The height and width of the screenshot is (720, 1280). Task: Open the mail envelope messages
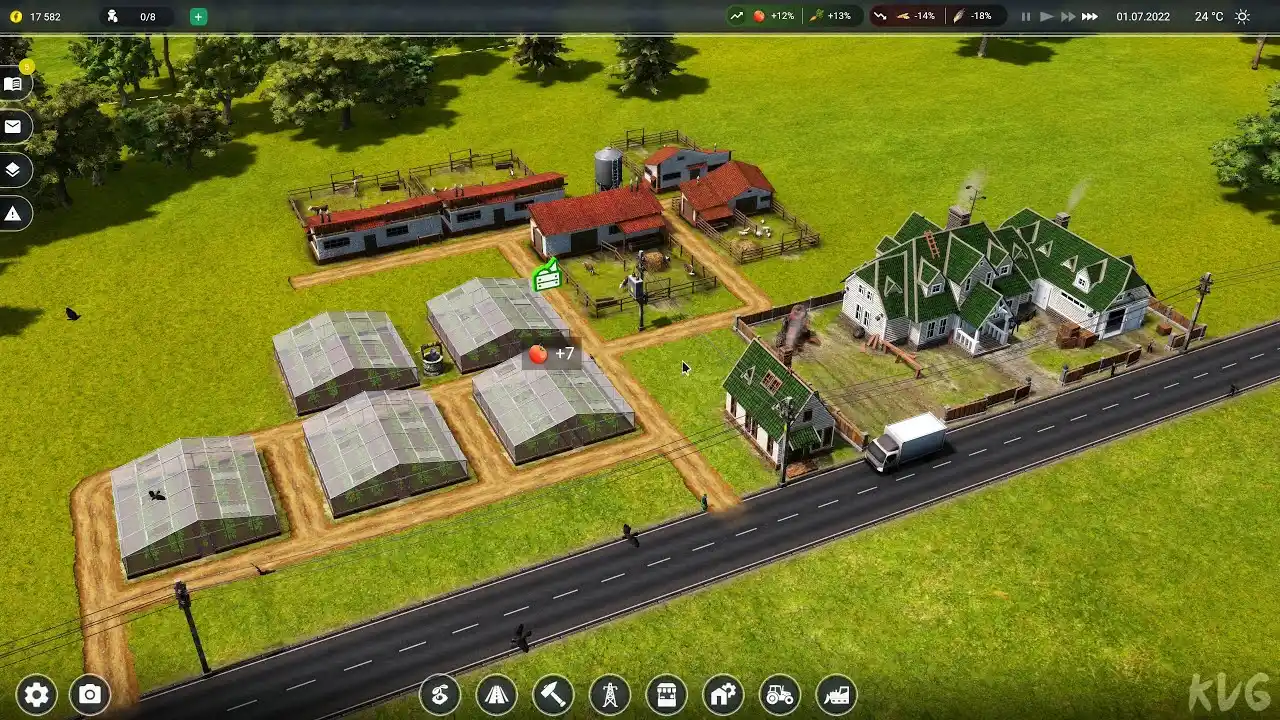pos(14,127)
